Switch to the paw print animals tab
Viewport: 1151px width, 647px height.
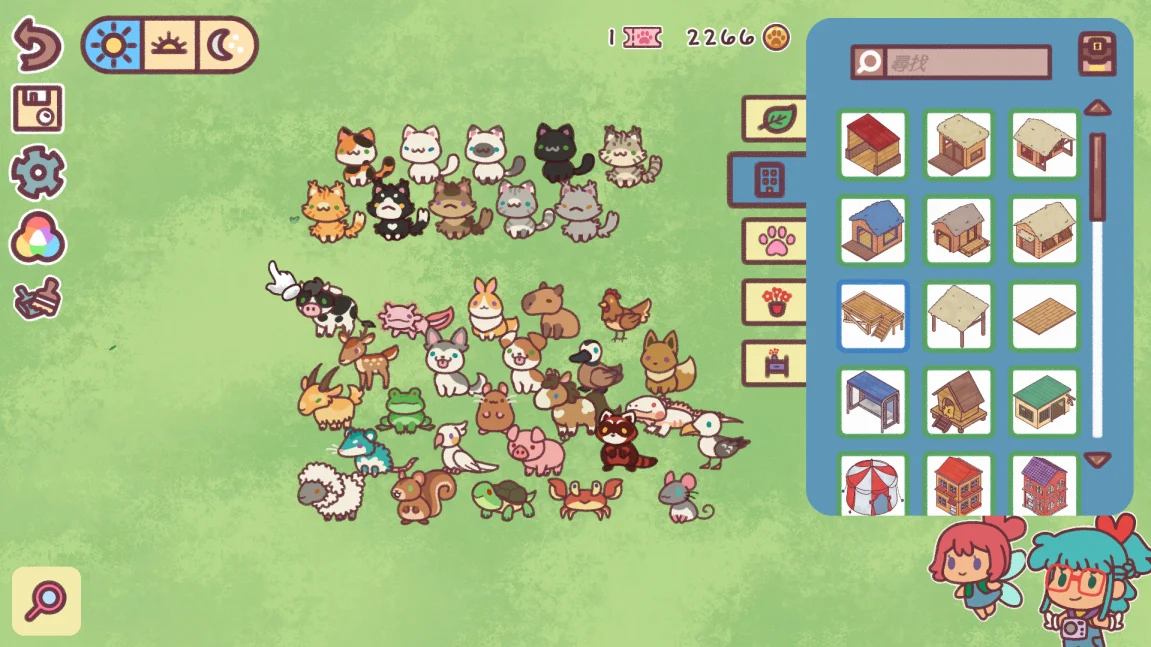coord(775,241)
